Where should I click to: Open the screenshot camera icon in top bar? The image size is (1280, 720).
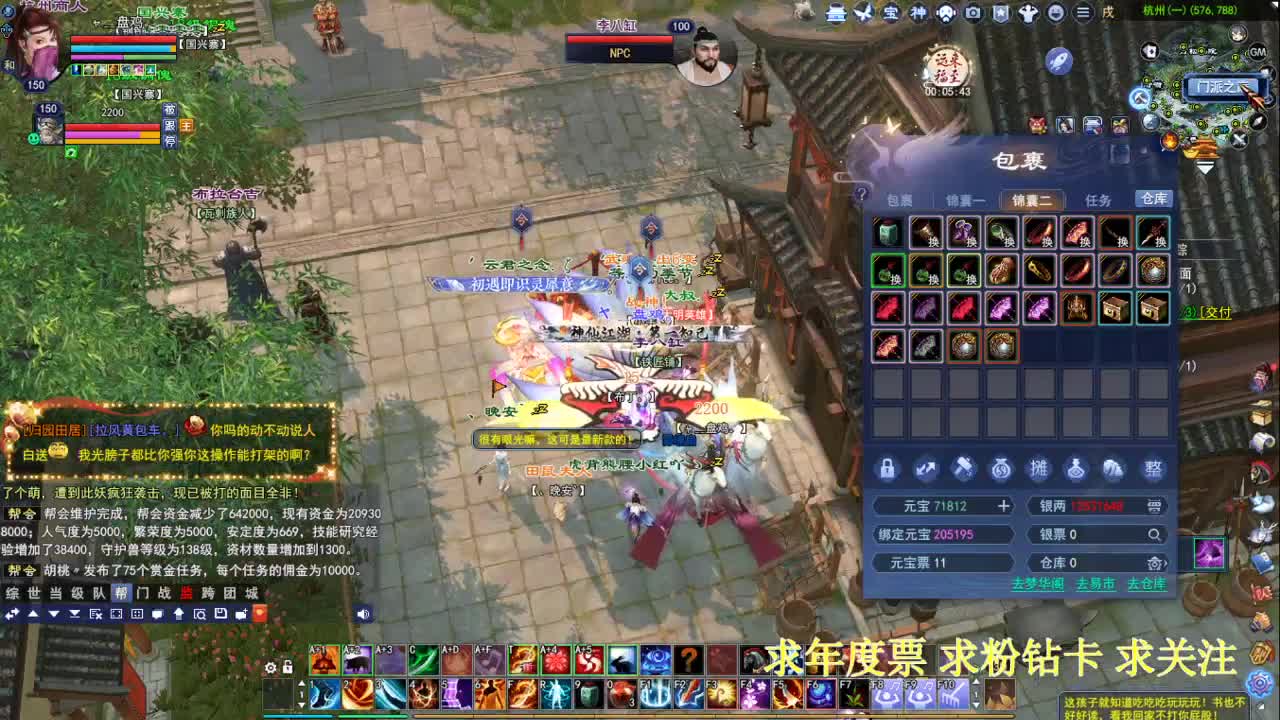[973, 13]
